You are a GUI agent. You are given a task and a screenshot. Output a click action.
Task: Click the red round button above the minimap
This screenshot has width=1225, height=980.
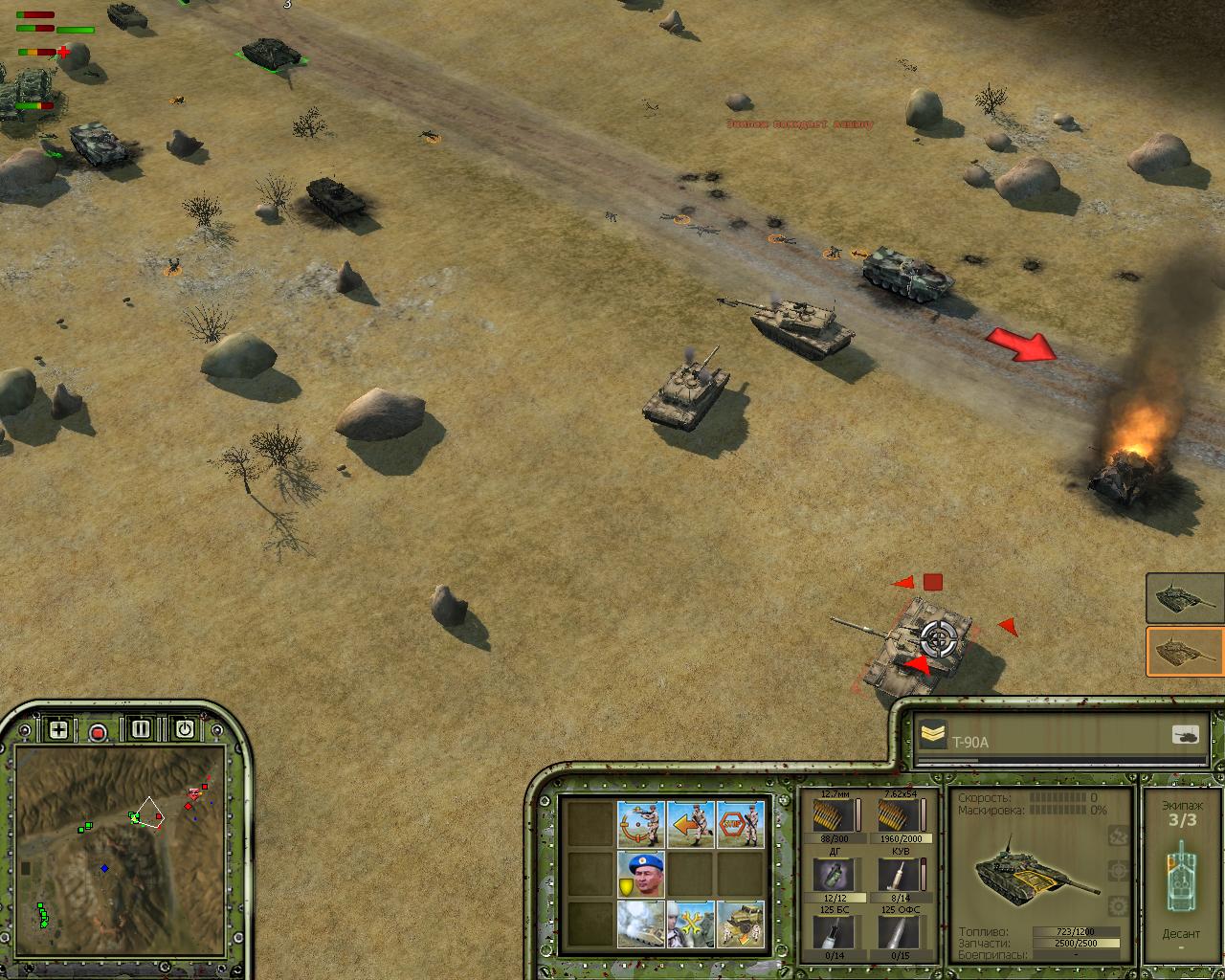[98, 732]
